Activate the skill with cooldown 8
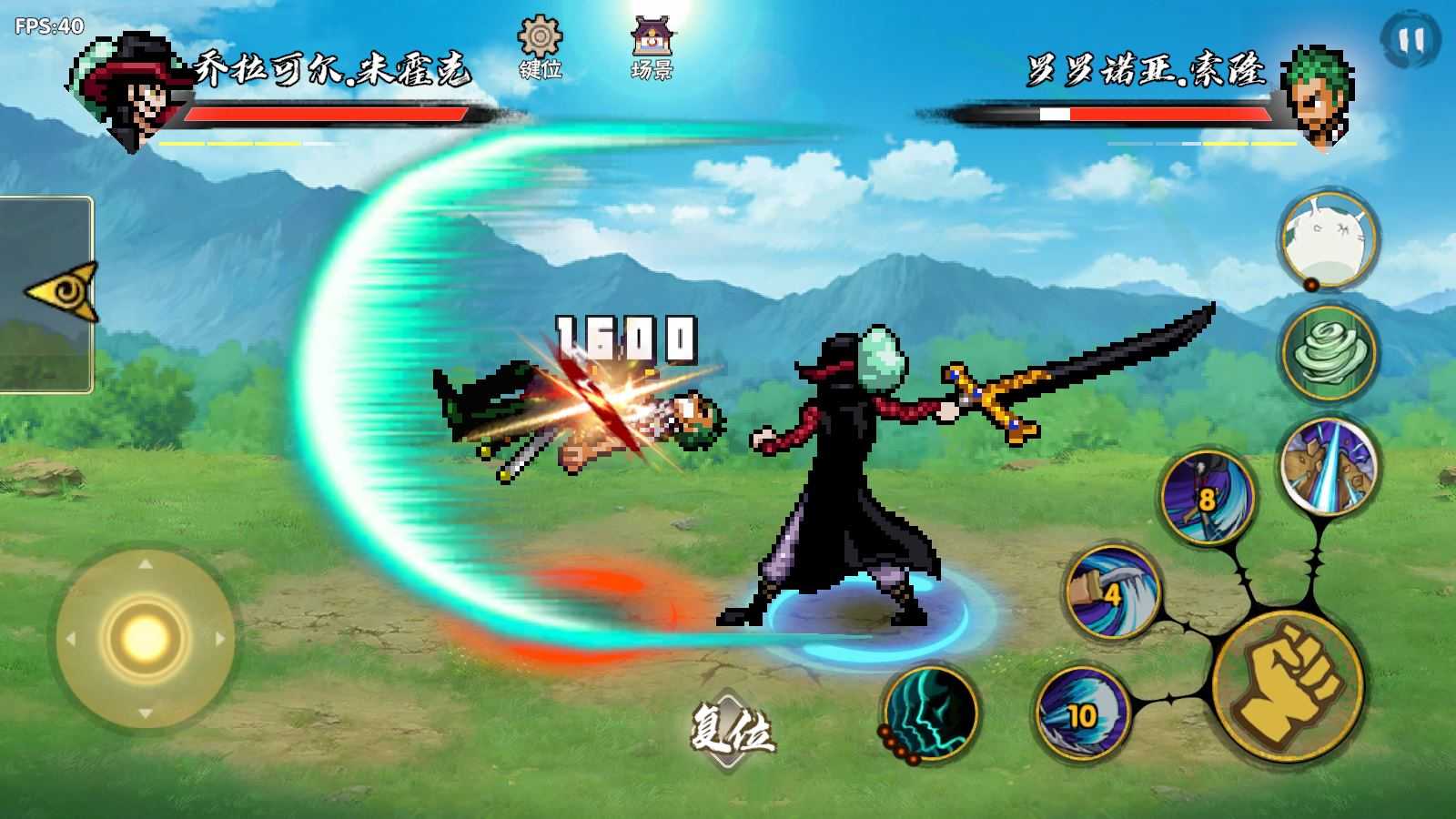Viewport: 1456px width, 819px height. (1207, 497)
